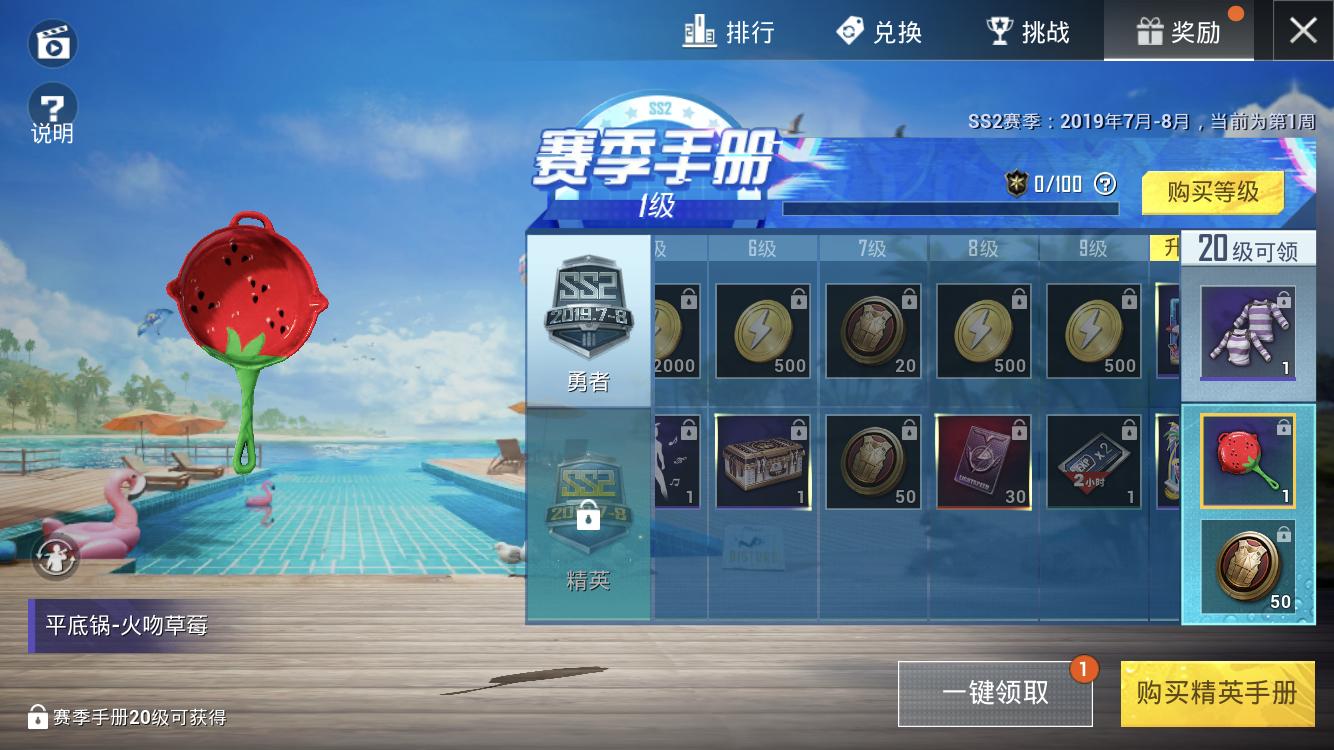Viewport: 1334px width, 750px height.
Task: Click the striped shirt reward under 20级可领
Action: pyautogui.click(x=1247, y=330)
